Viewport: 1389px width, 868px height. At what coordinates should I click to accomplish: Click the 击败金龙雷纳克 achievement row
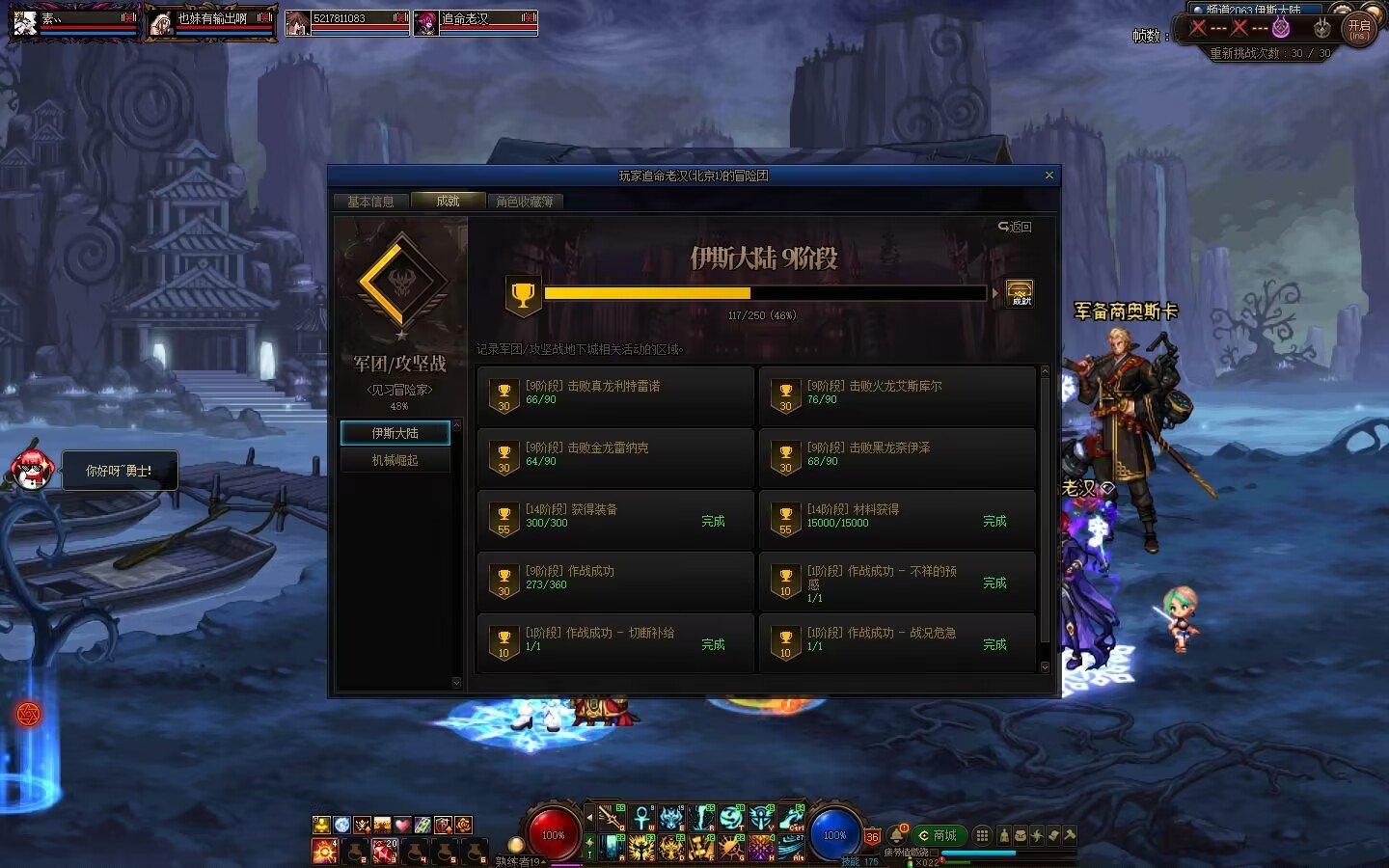pyautogui.click(x=615, y=457)
